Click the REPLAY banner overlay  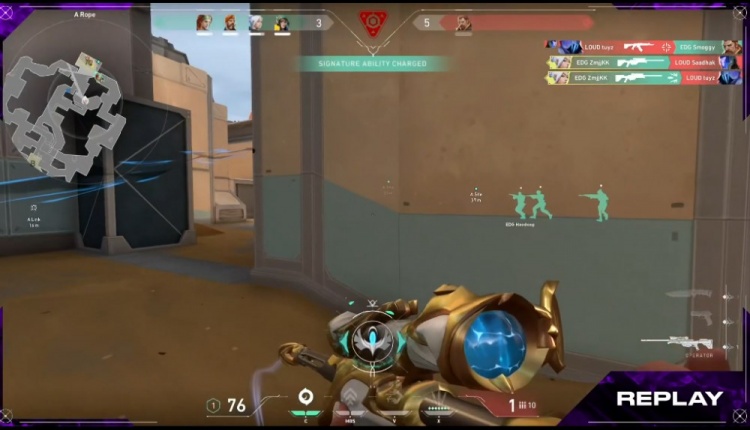[x=668, y=398]
